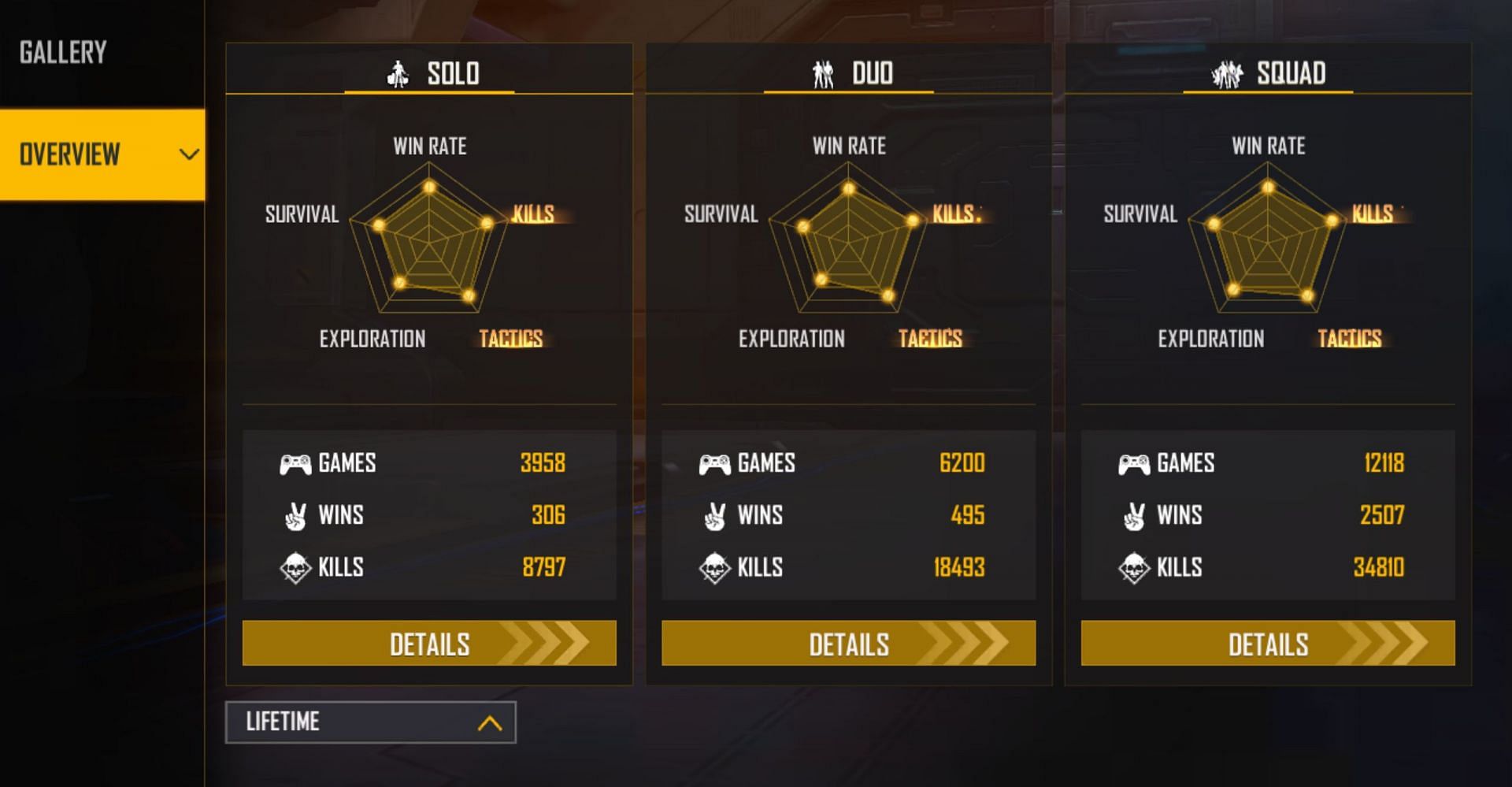Open Details for Squad stats
This screenshot has width=1512, height=787.
pyautogui.click(x=1268, y=644)
